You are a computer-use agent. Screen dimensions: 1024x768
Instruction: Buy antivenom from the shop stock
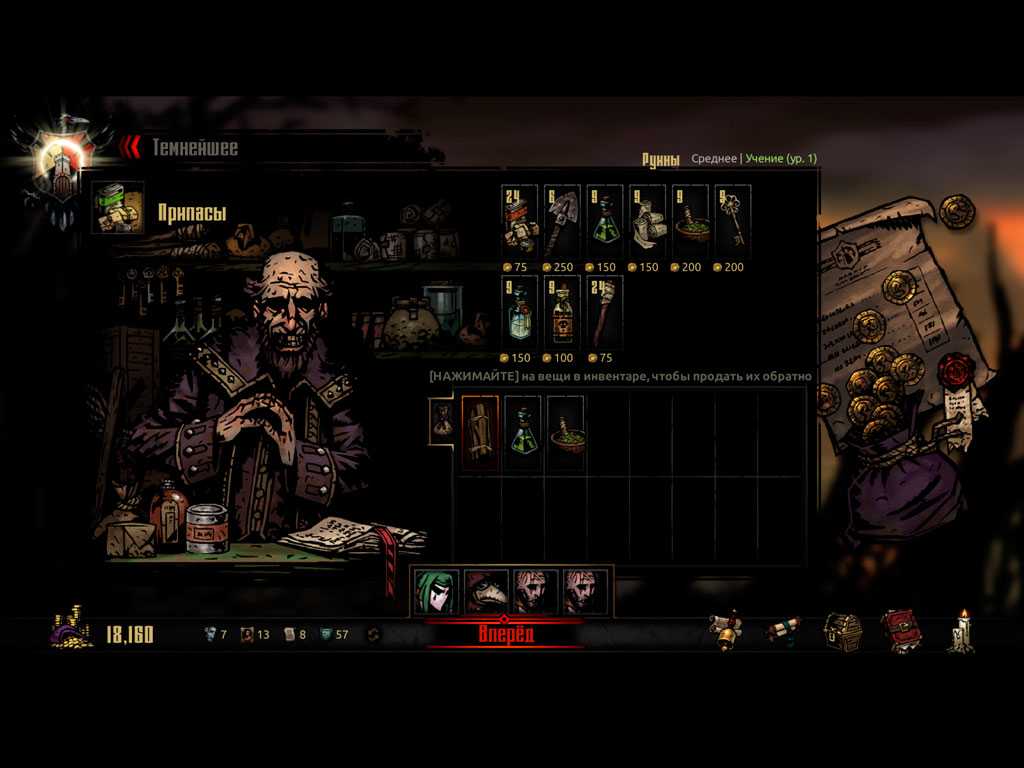tap(605, 220)
